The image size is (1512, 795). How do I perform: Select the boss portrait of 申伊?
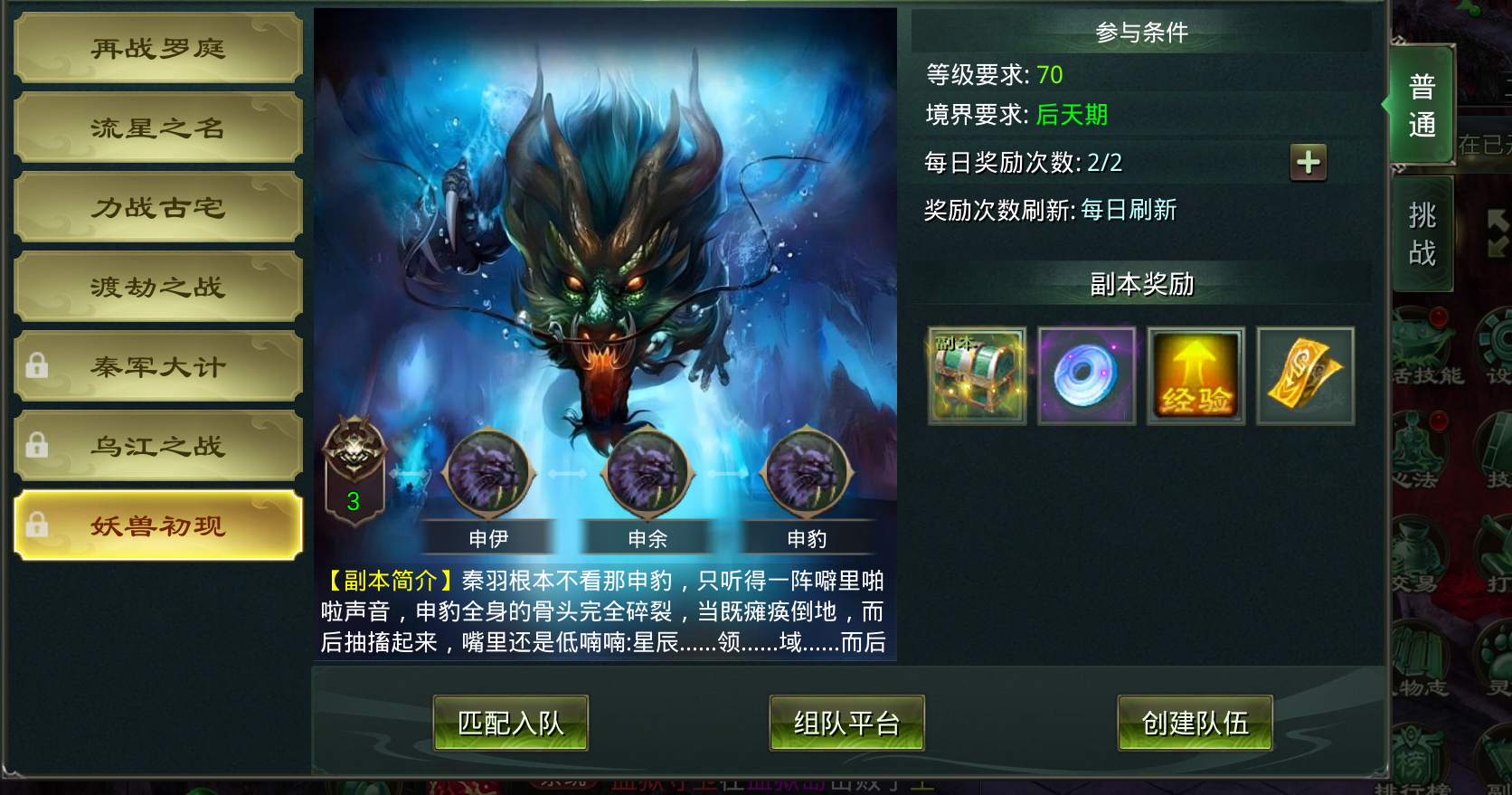tap(489, 472)
